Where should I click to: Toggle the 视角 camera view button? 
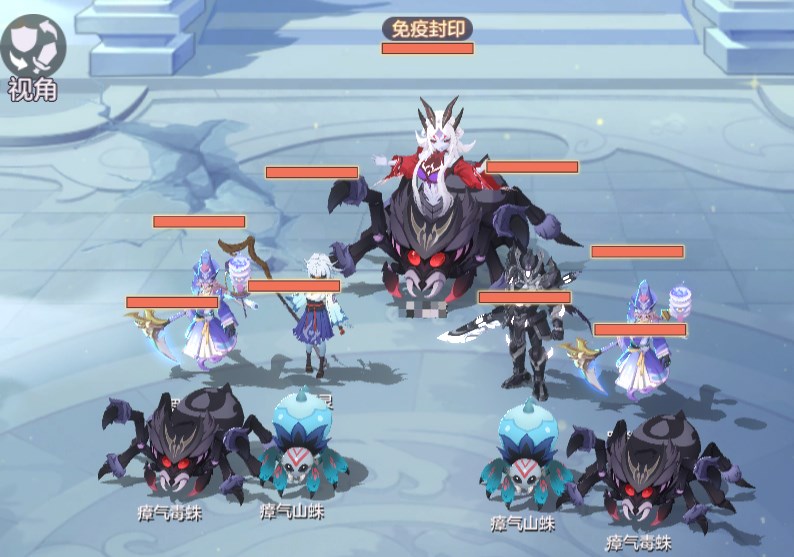coord(33,45)
